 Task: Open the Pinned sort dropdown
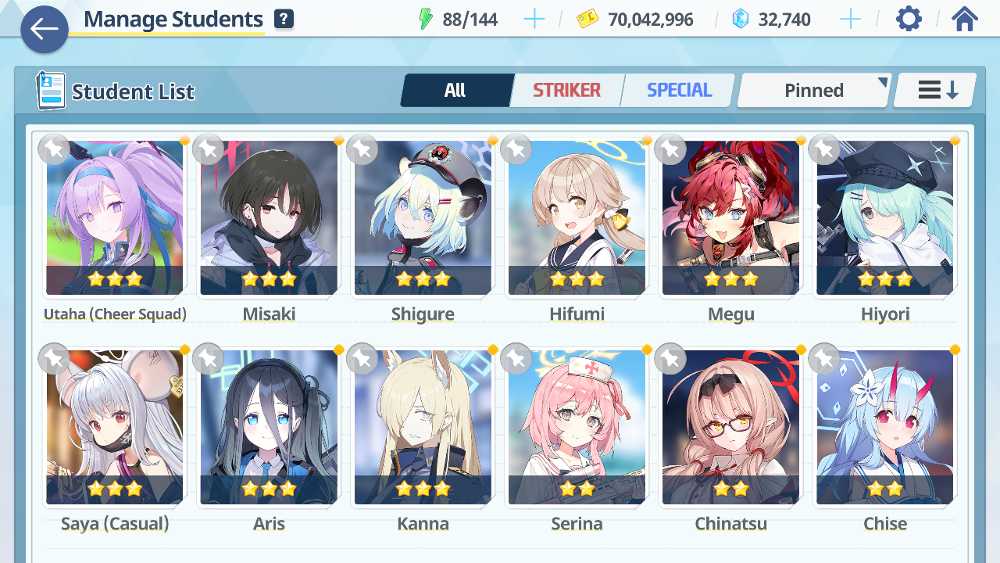pos(814,91)
